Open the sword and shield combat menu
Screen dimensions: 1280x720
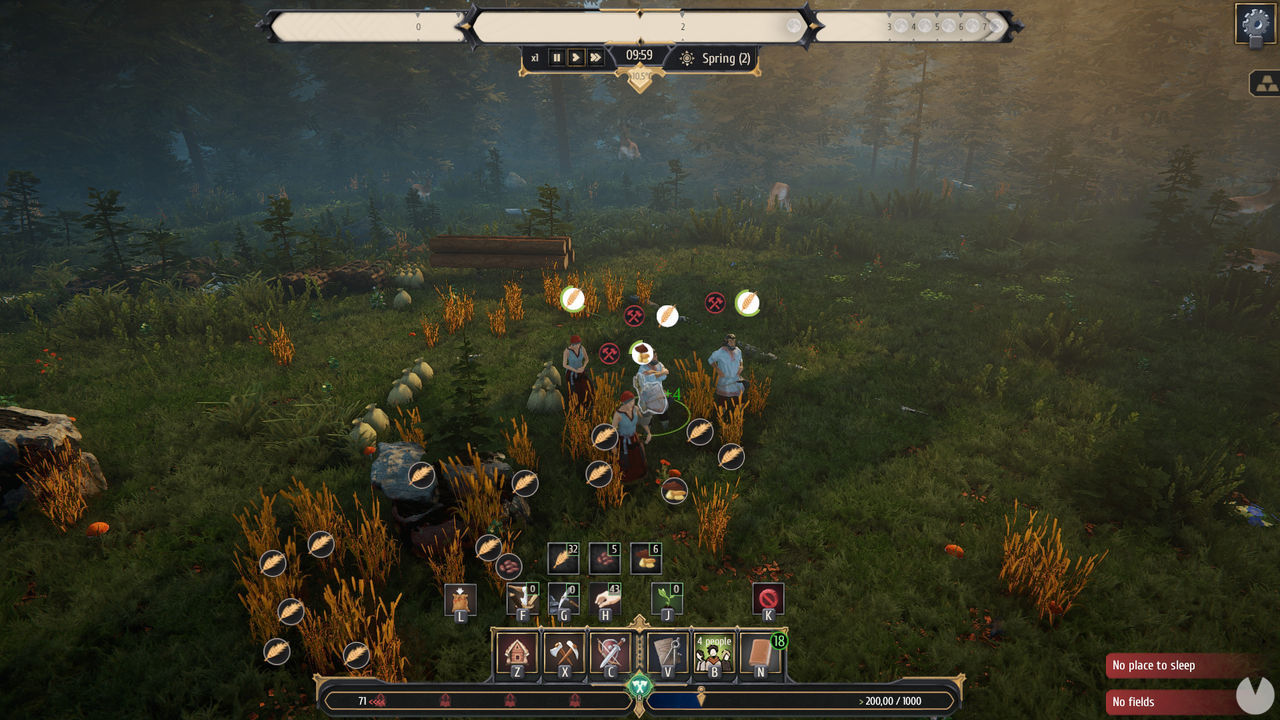pos(610,653)
